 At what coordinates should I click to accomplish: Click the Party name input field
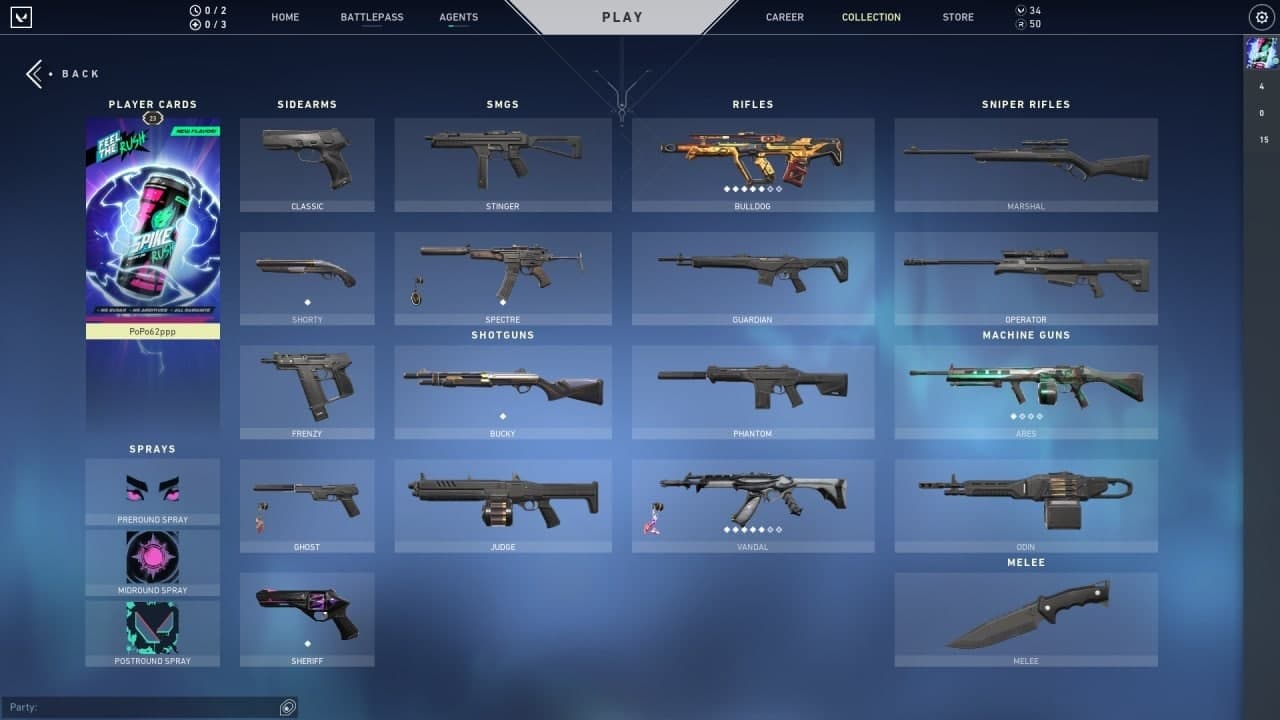(x=140, y=707)
